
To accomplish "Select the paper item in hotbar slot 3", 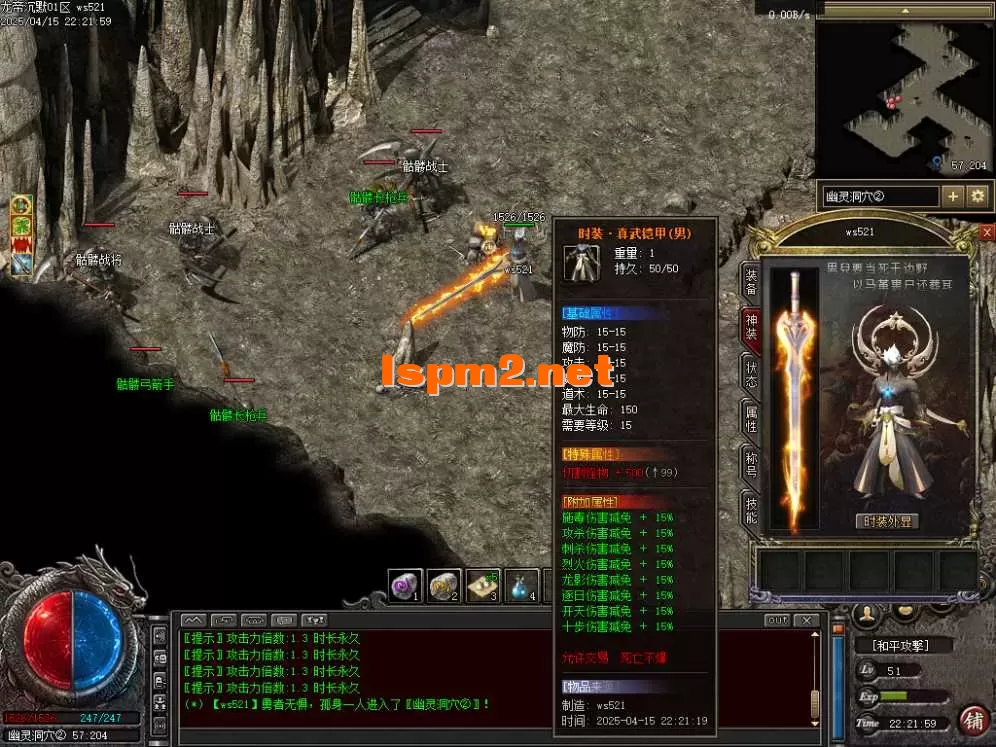I will point(484,586).
